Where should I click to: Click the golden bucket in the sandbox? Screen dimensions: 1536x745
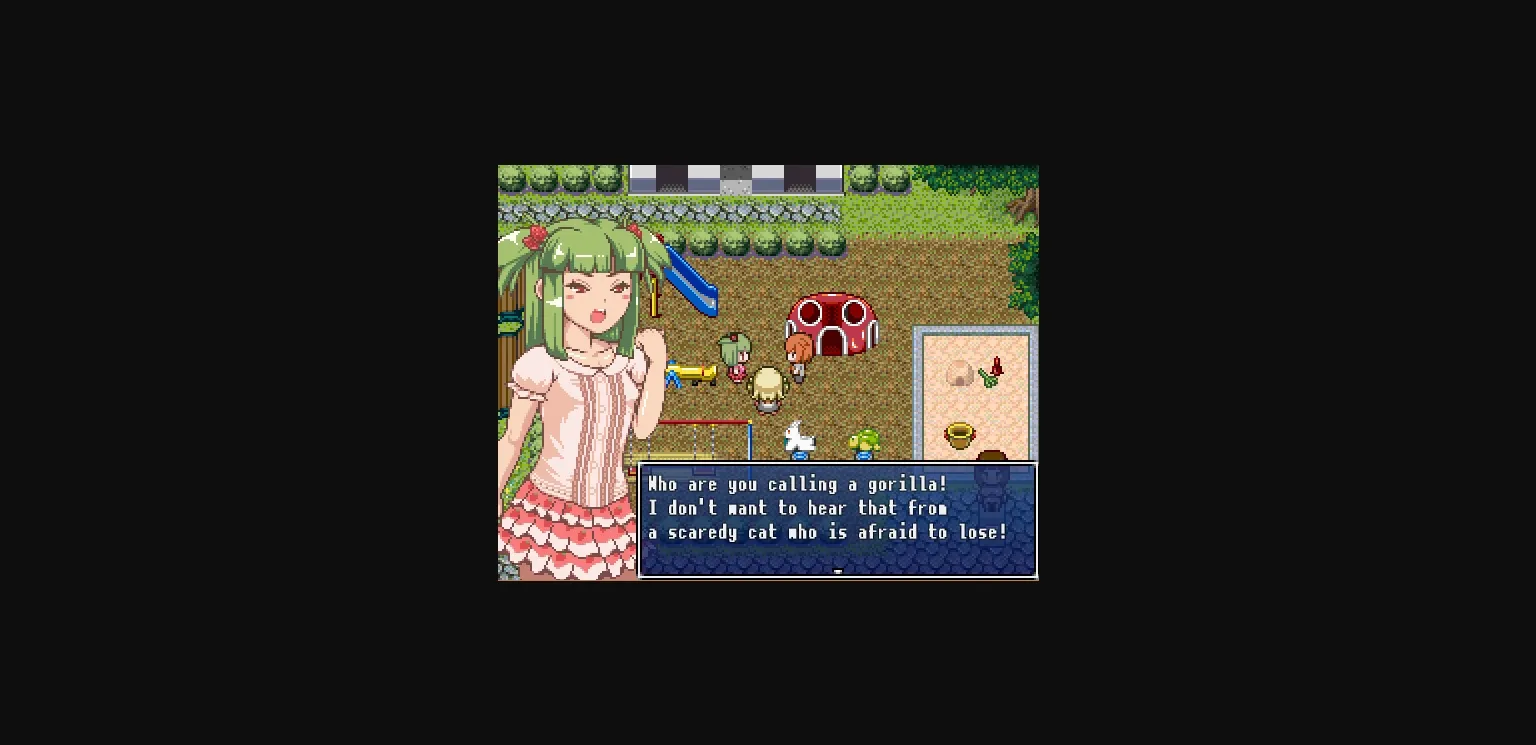click(x=959, y=434)
